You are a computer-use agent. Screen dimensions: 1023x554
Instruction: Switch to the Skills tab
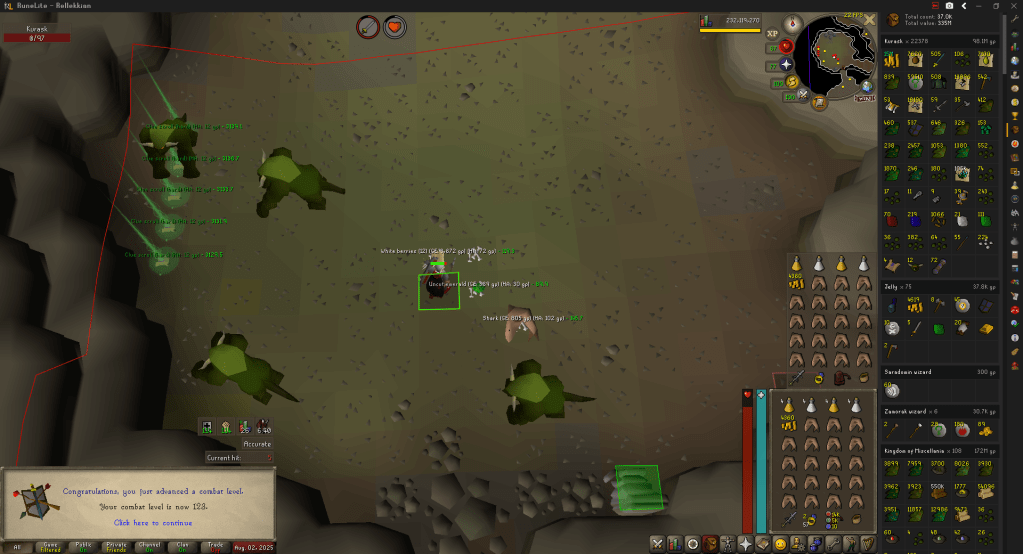pyautogui.click(x=675, y=544)
